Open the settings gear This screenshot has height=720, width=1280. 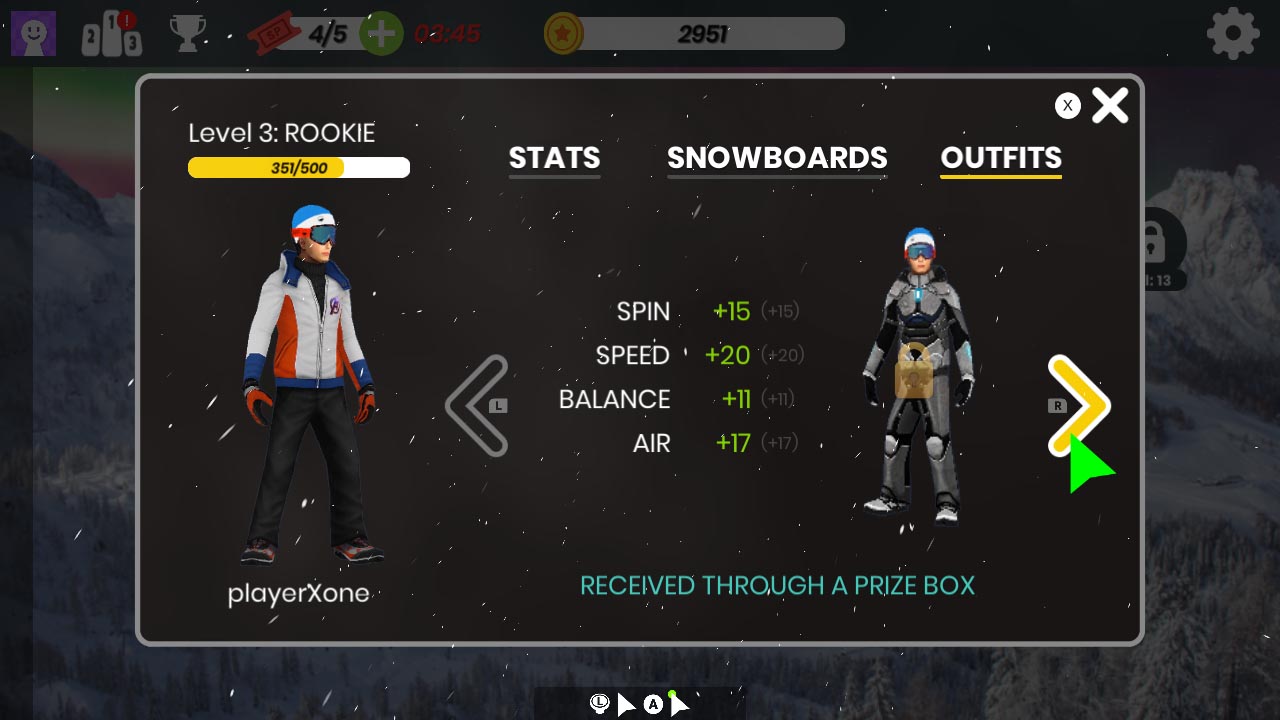[x=1233, y=32]
